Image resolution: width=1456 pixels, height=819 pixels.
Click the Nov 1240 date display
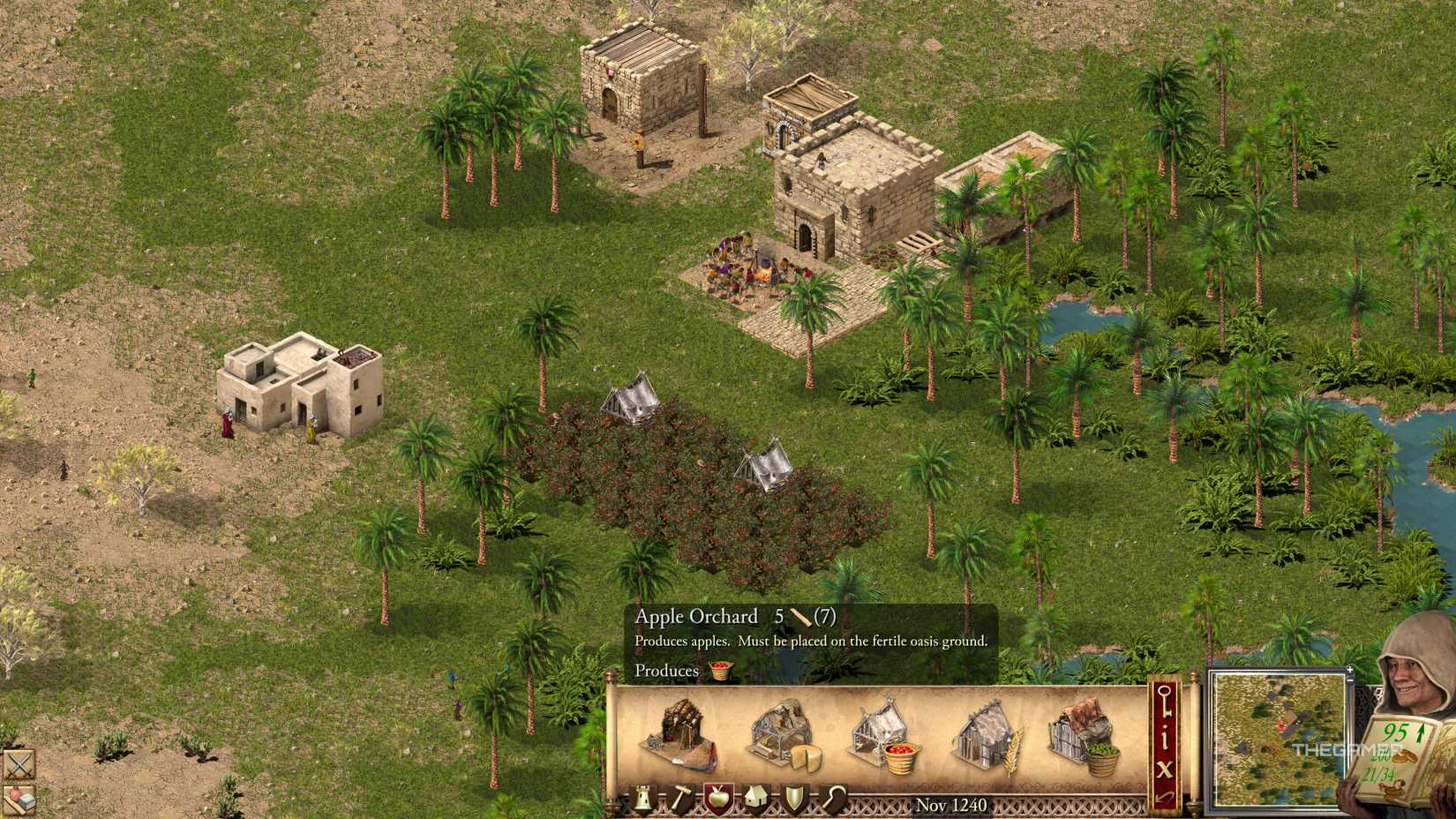(x=951, y=805)
